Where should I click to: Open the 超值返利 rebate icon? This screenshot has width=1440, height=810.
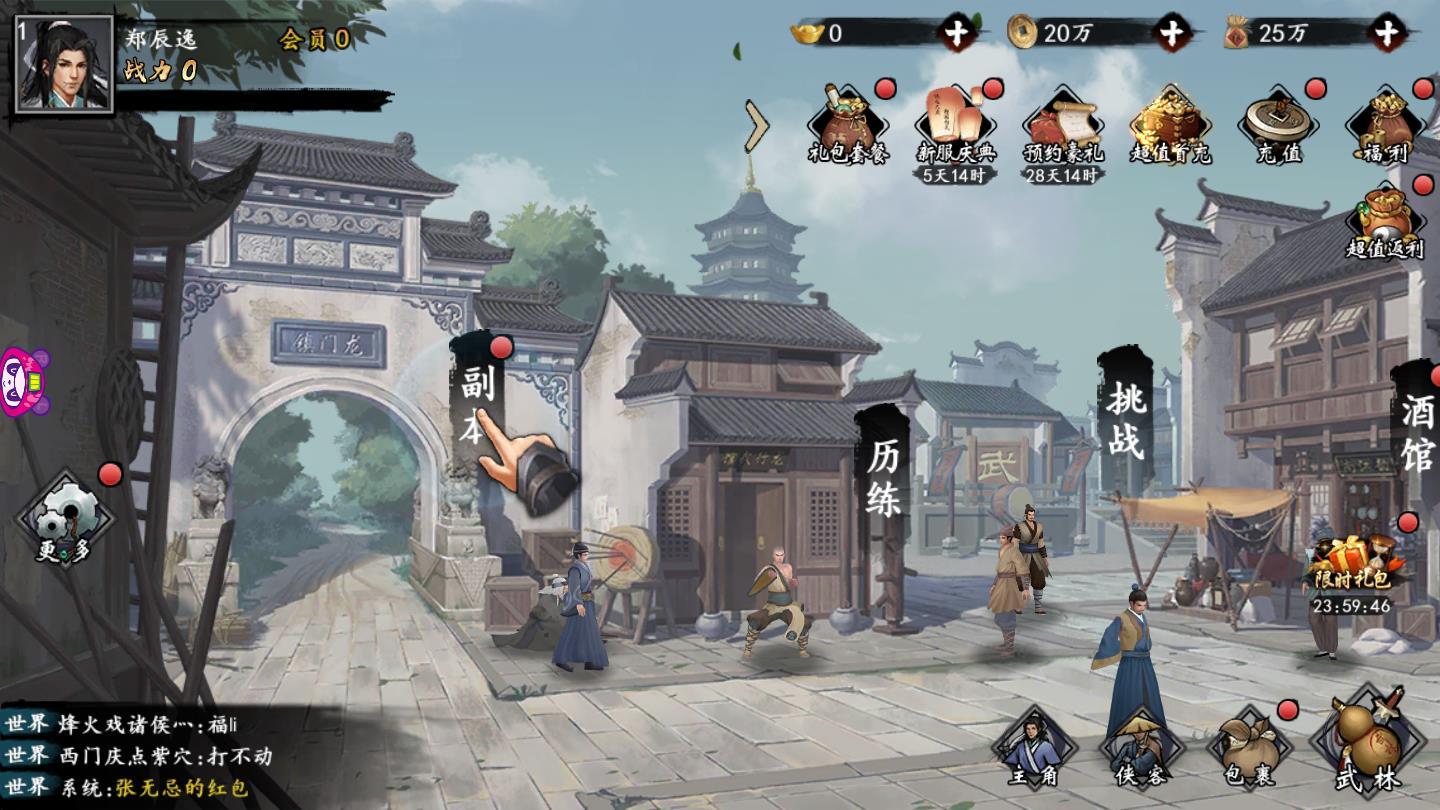1385,222
